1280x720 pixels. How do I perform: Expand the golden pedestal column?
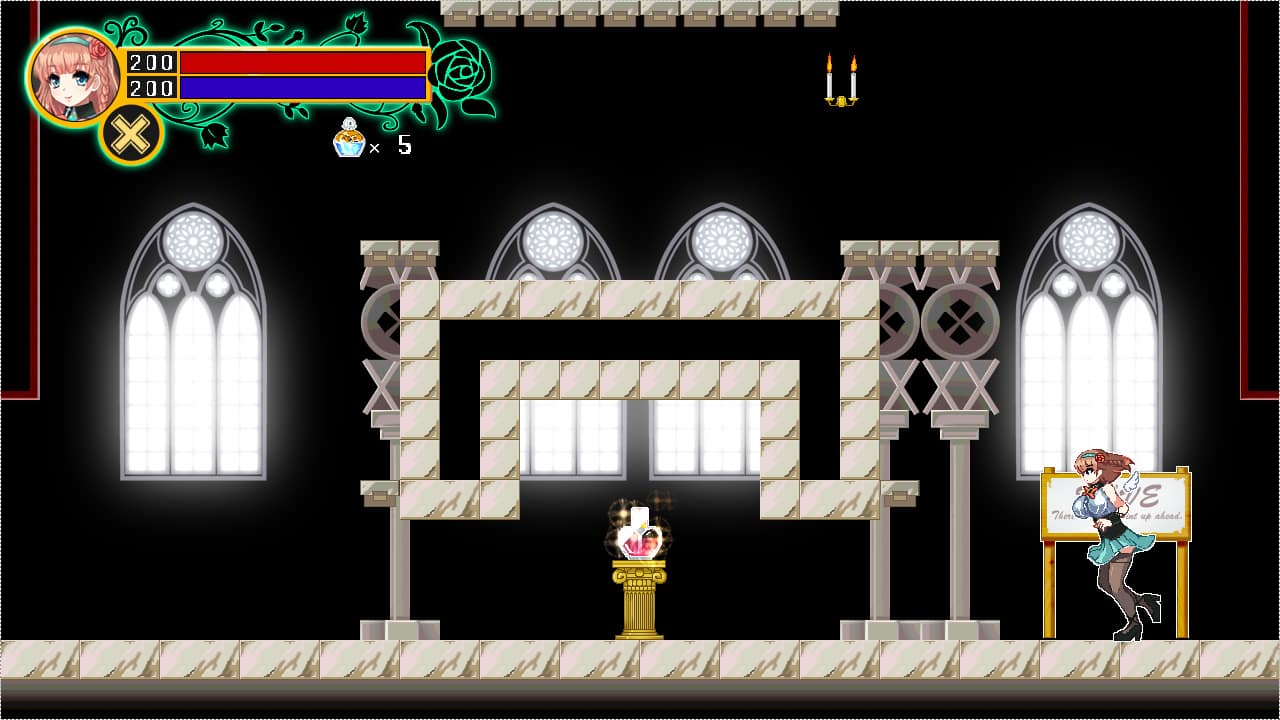(x=640, y=600)
